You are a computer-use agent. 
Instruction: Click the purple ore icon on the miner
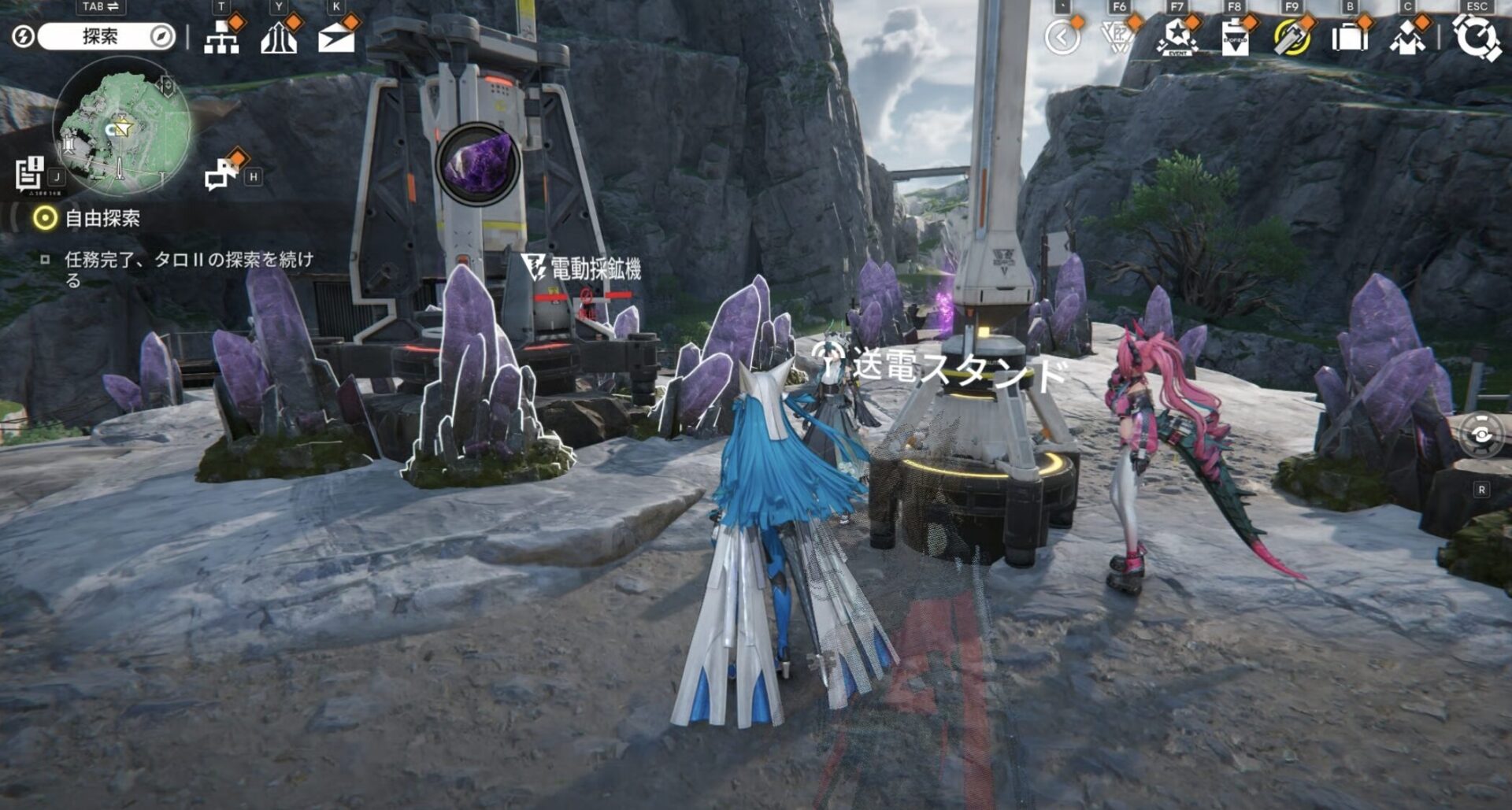pos(478,164)
